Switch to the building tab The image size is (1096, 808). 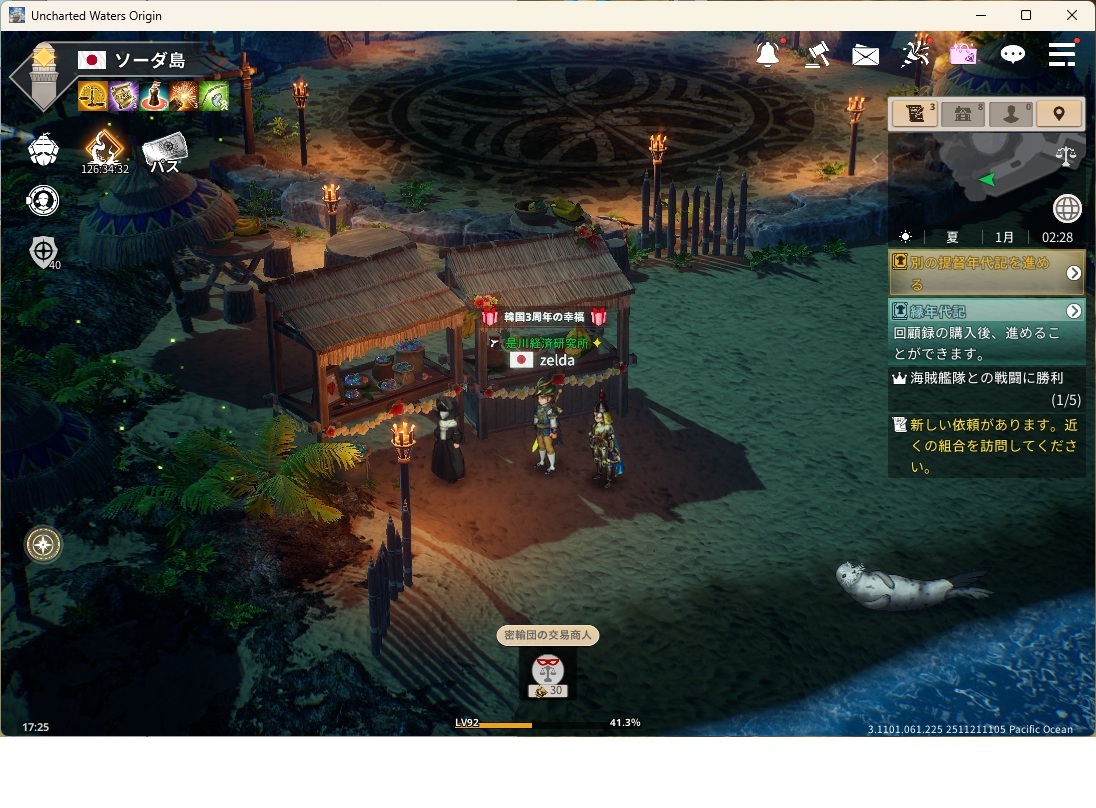pyautogui.click(x=963, y=114)
